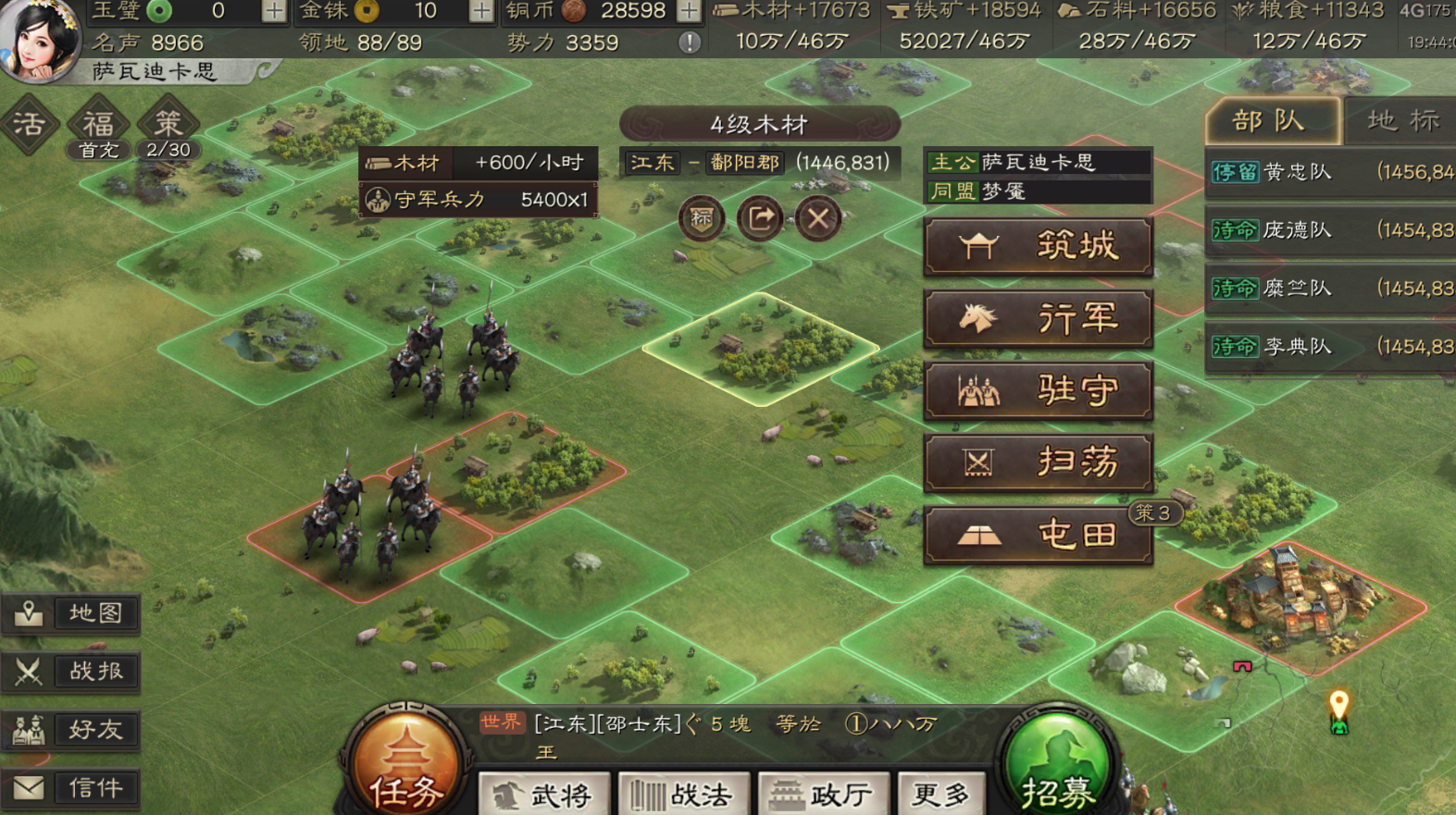Mark the level-4 lumber tile with flag icon
Screen dimensions: 1456x815
pyautogui.click(x=701, y=219)
